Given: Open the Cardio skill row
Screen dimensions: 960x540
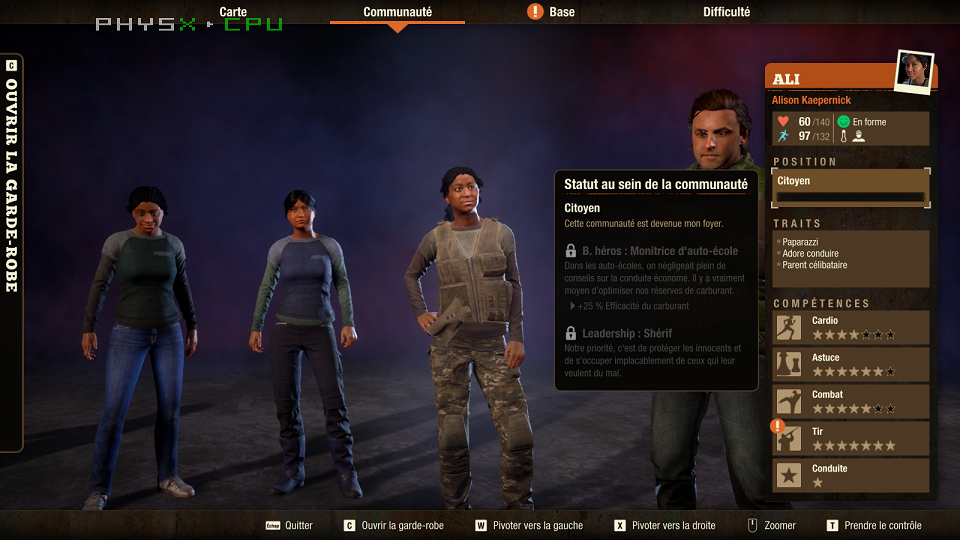Looking at the screenshot, I should tap(851, 327).
